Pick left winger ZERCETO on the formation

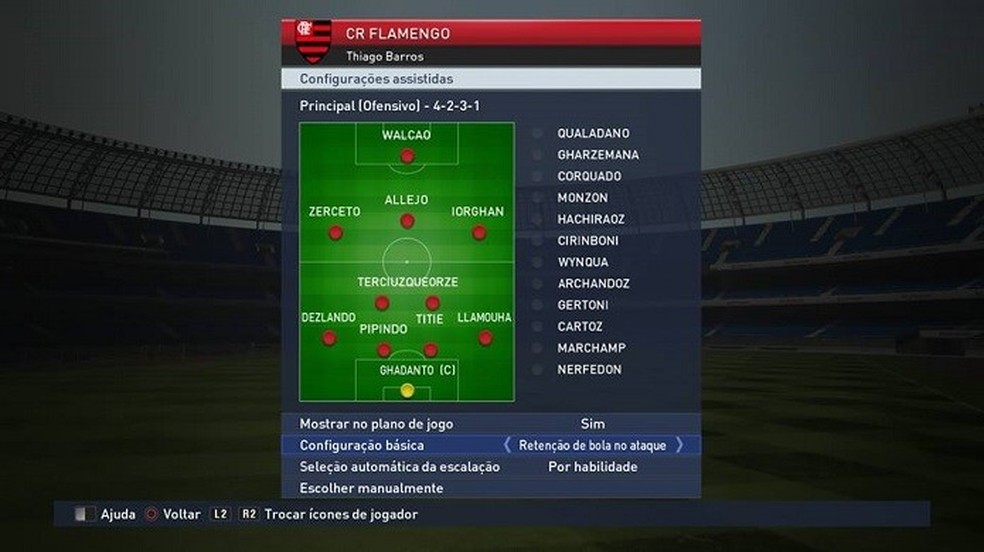(335, 232)
